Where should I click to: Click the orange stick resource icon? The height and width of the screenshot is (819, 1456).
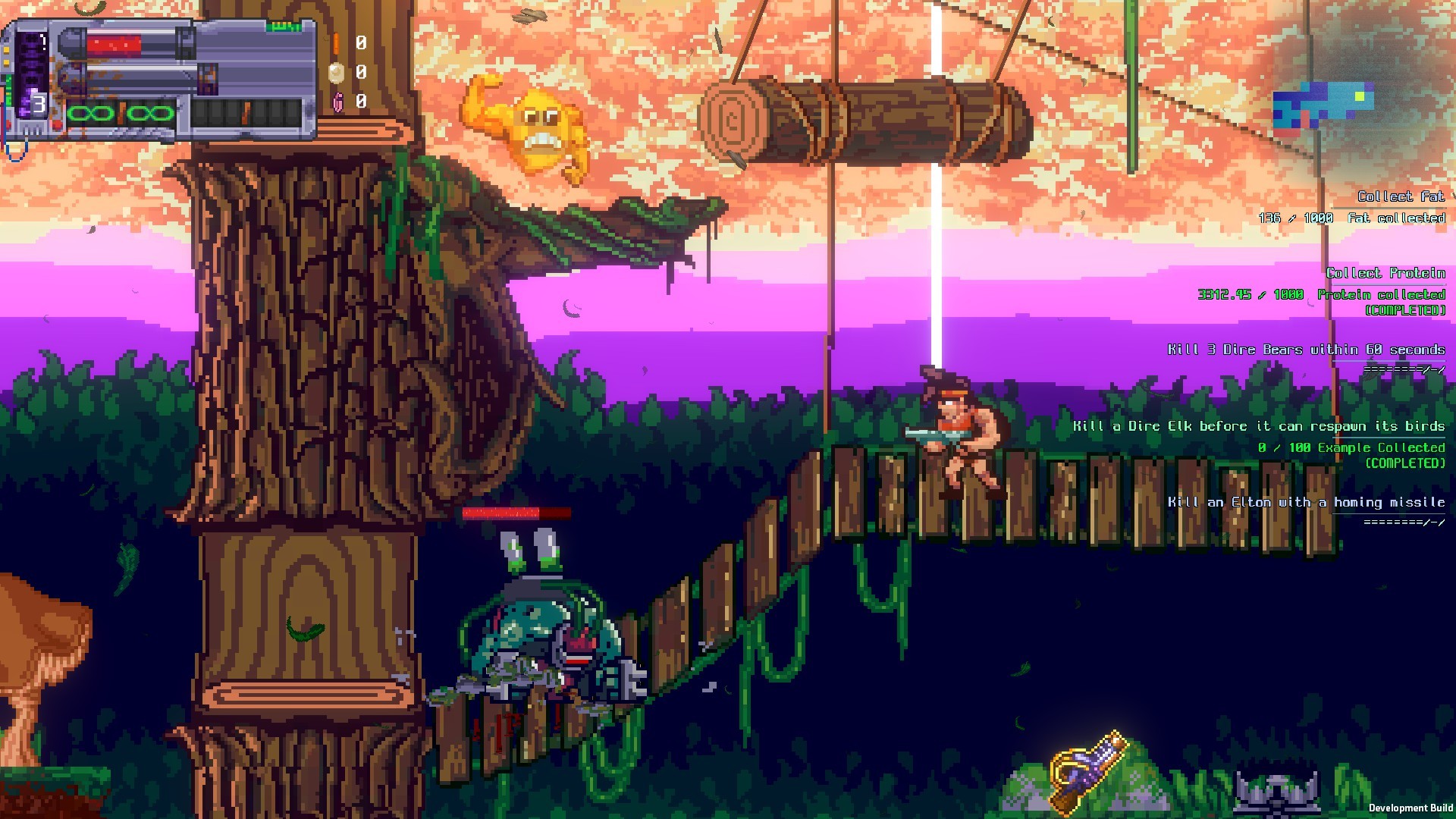click(x=336, y=42)
